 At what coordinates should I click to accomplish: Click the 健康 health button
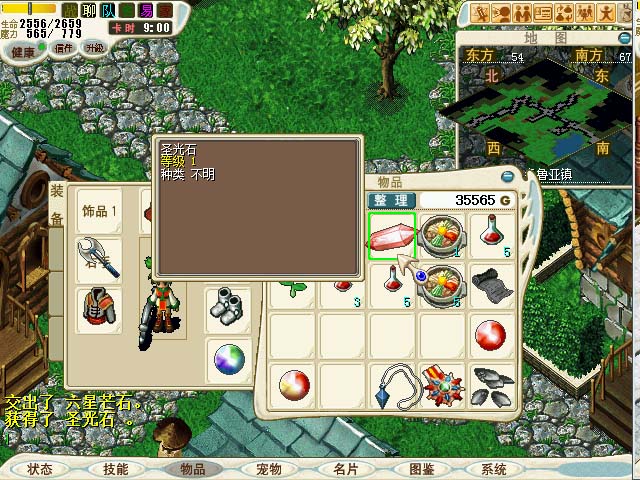click(x=20, y=49)
